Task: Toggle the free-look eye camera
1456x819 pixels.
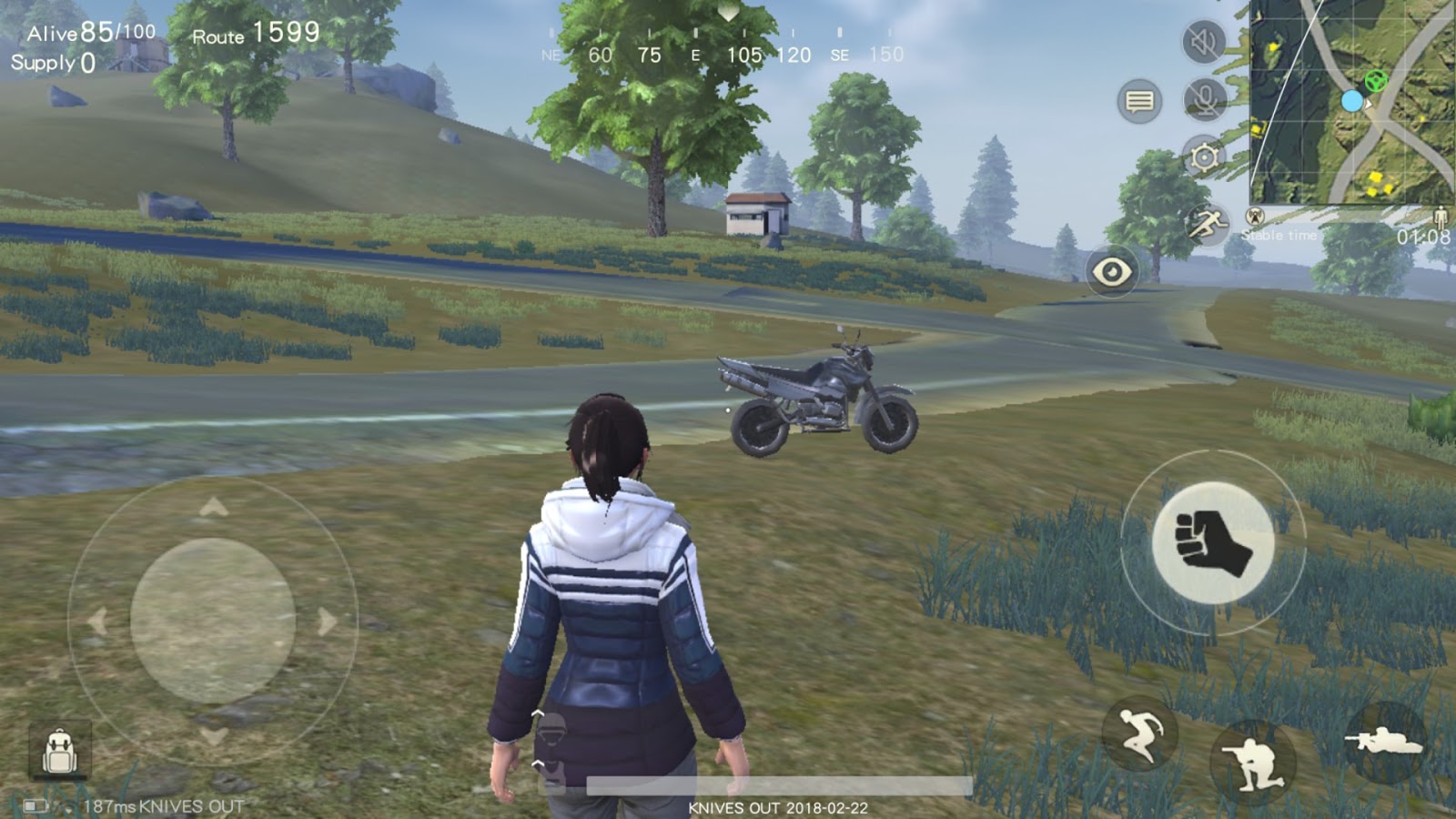Action: click(x=1112, y=269)
